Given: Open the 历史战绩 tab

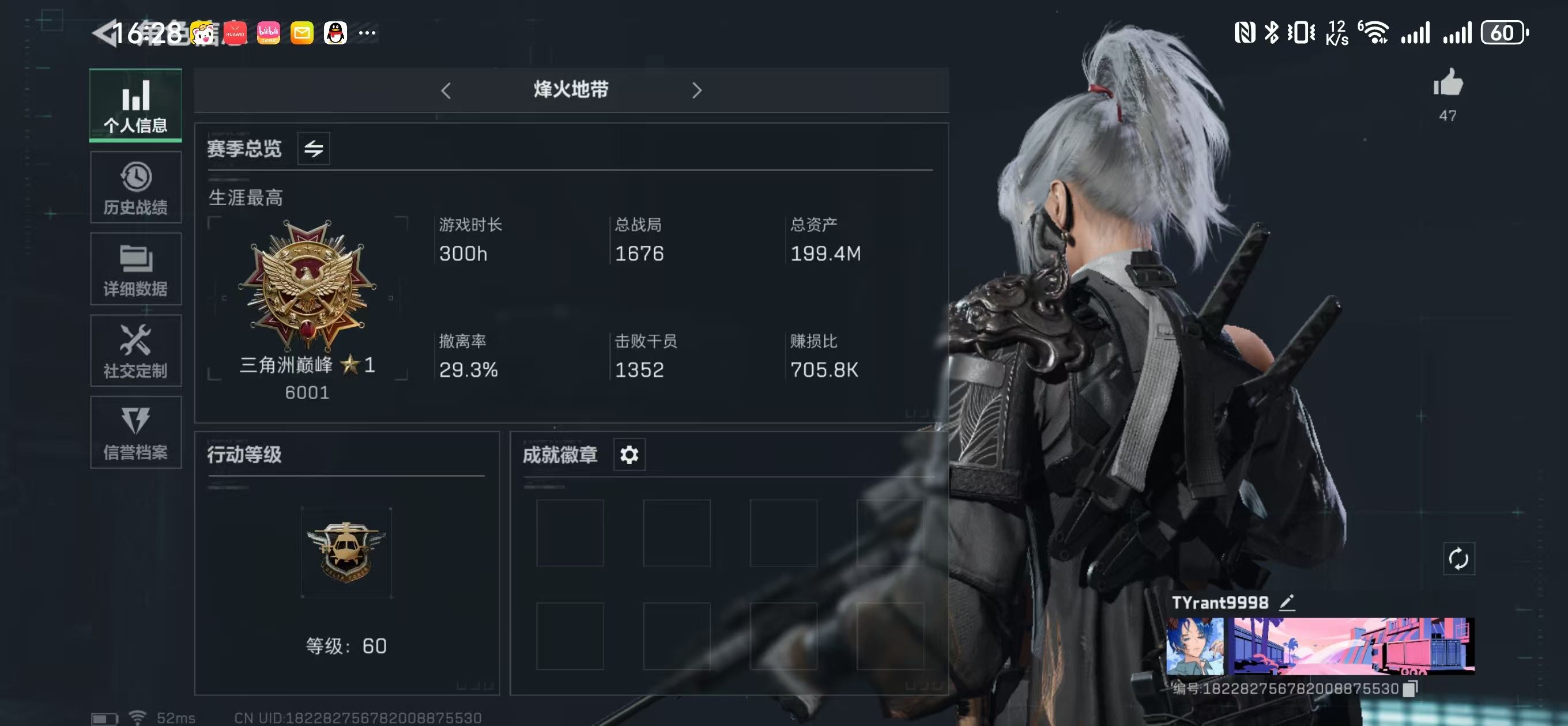Looking at the screenshot, I should pyautogui.click(x=135, y=187).
